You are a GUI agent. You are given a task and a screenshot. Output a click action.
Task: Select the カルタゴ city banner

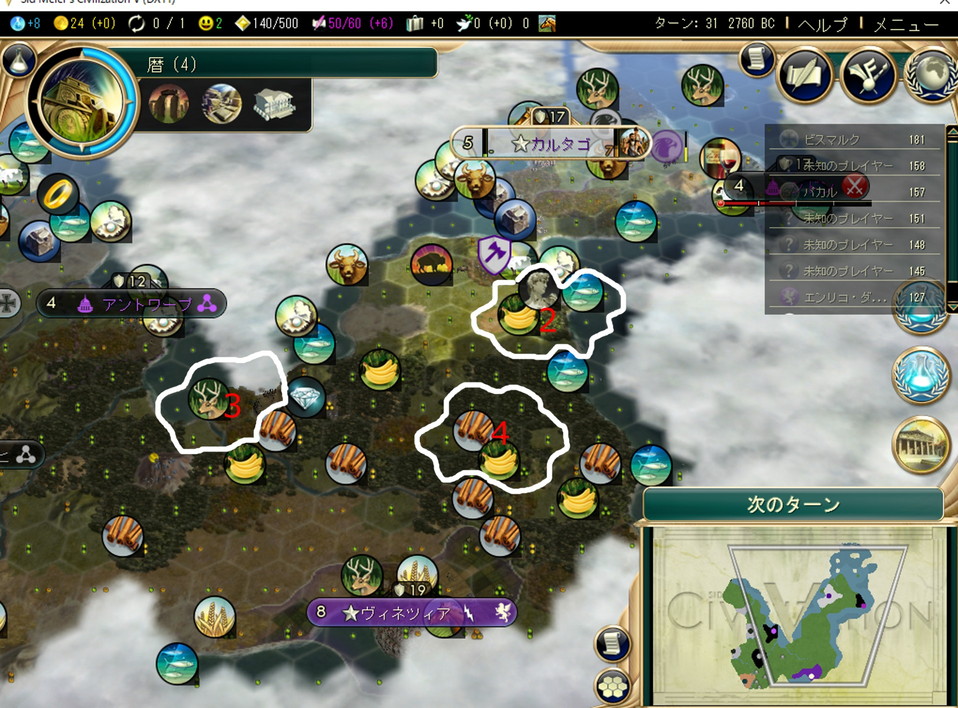pos(548,144)
